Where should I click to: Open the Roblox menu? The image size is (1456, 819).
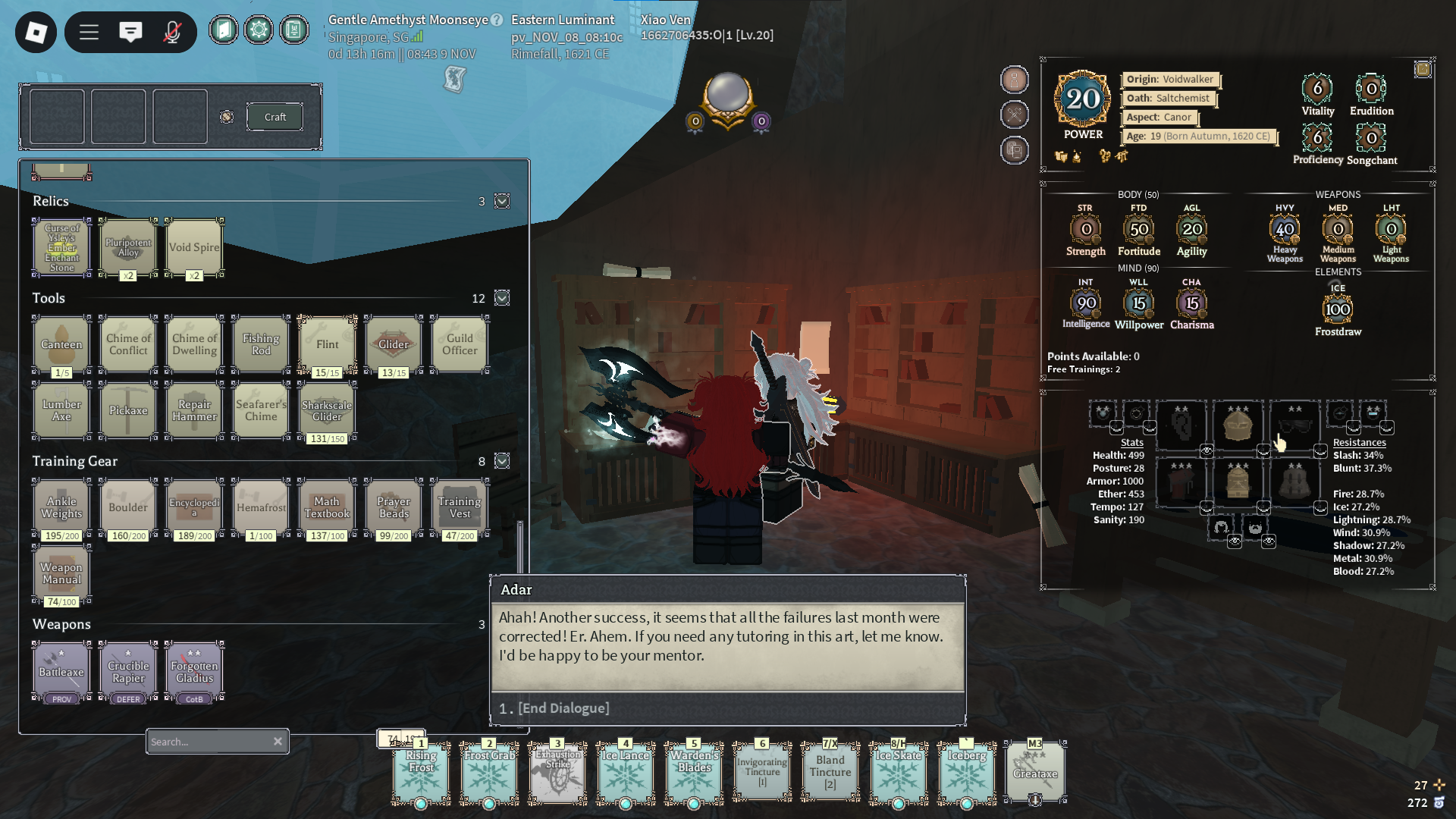pyautogui.click(x=36, y=32)
